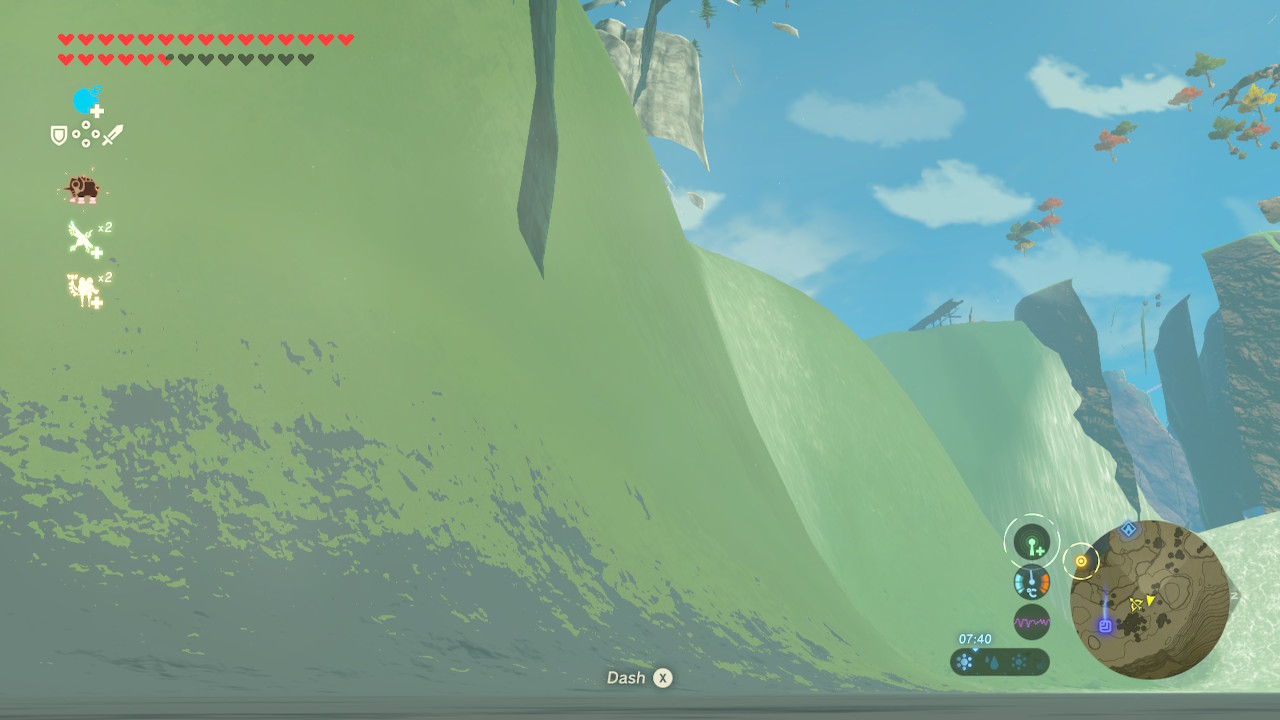Click the blue diamond marker on minimap
Image resolution: width=1280 pixels, height=720 pixels.
coord(1129,530)
